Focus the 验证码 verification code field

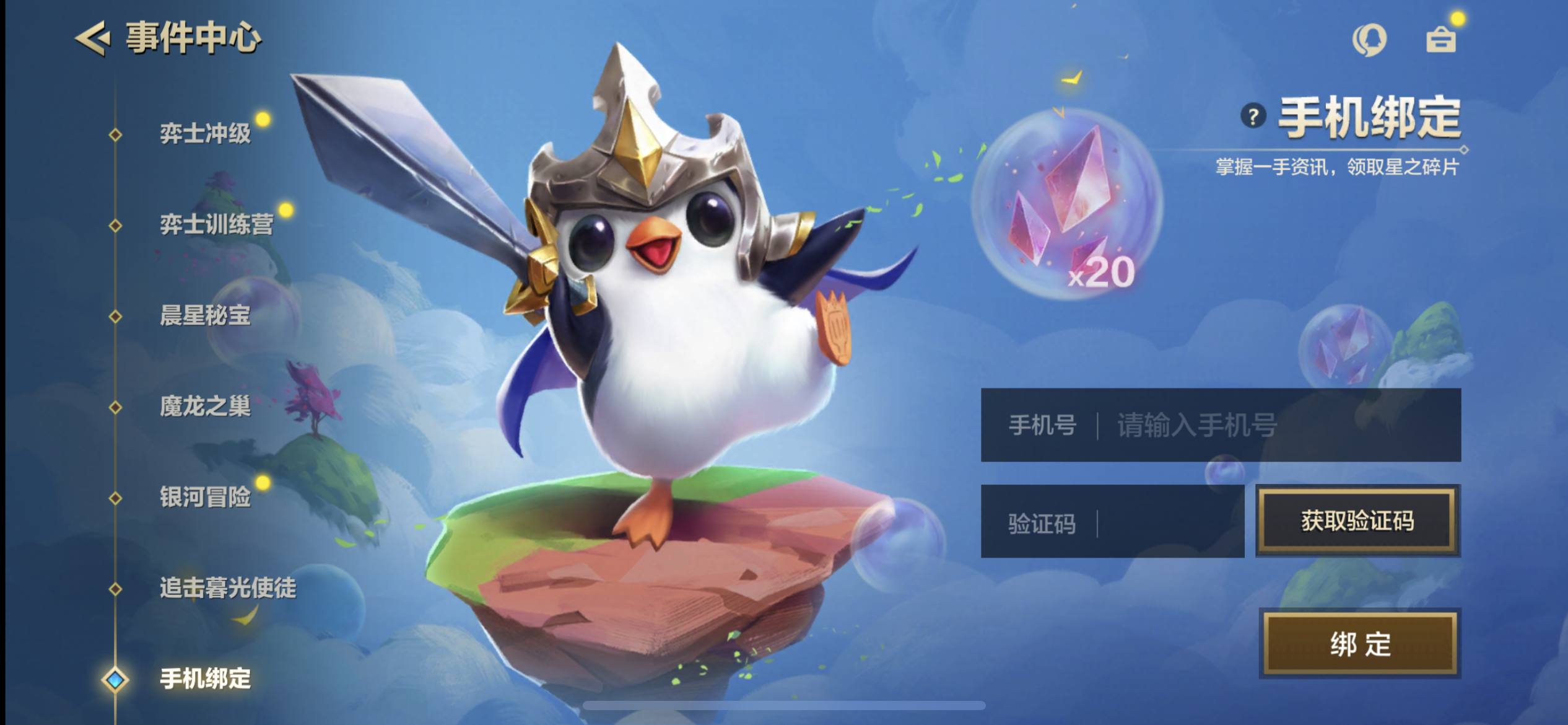[x=1164, y=522]
